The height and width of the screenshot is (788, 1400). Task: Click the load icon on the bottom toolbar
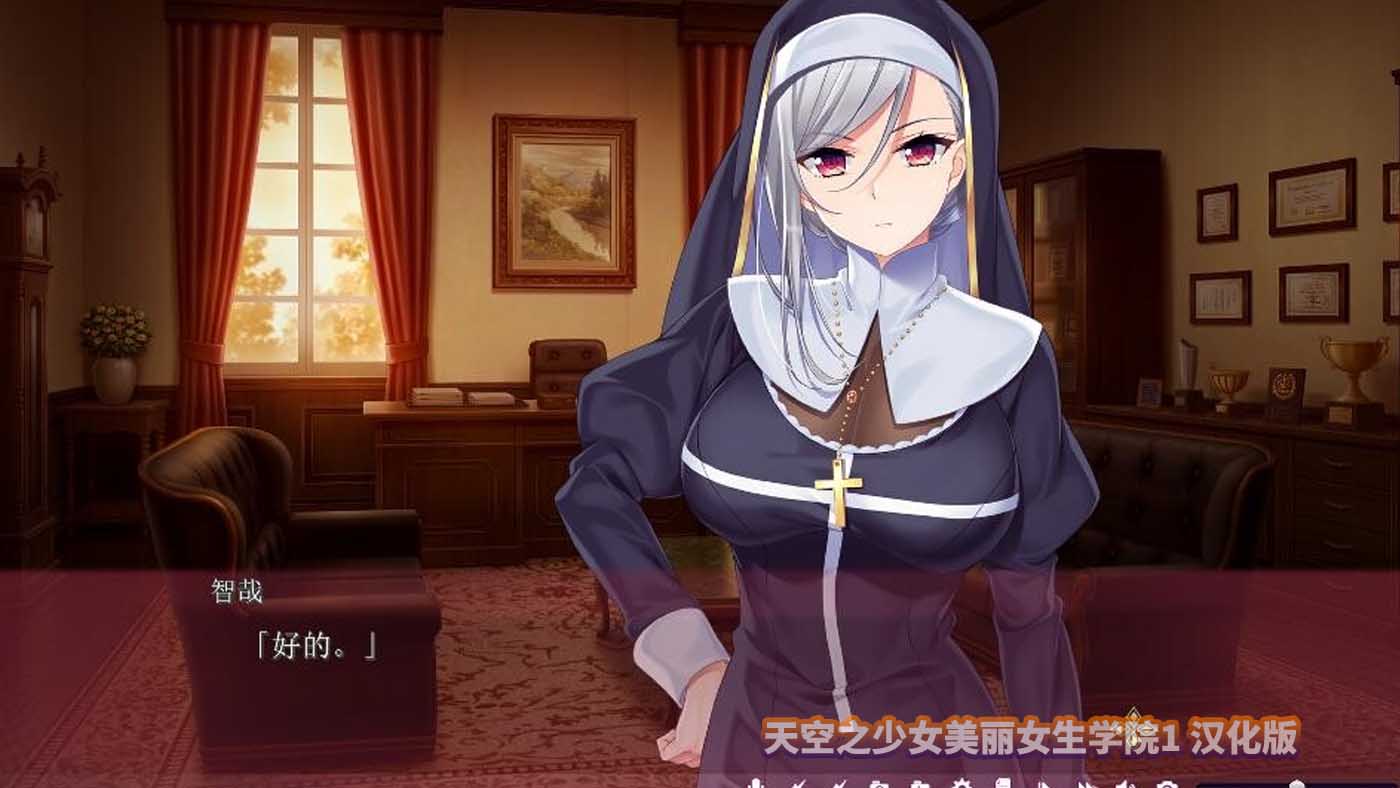[x=921, y=784]
